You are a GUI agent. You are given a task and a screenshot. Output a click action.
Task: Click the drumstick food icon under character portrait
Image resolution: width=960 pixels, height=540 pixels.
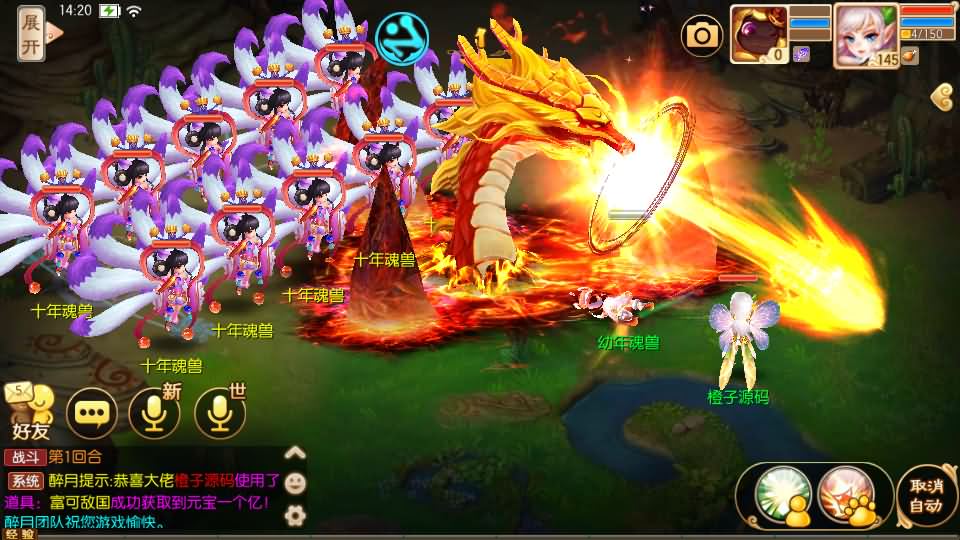909,57
